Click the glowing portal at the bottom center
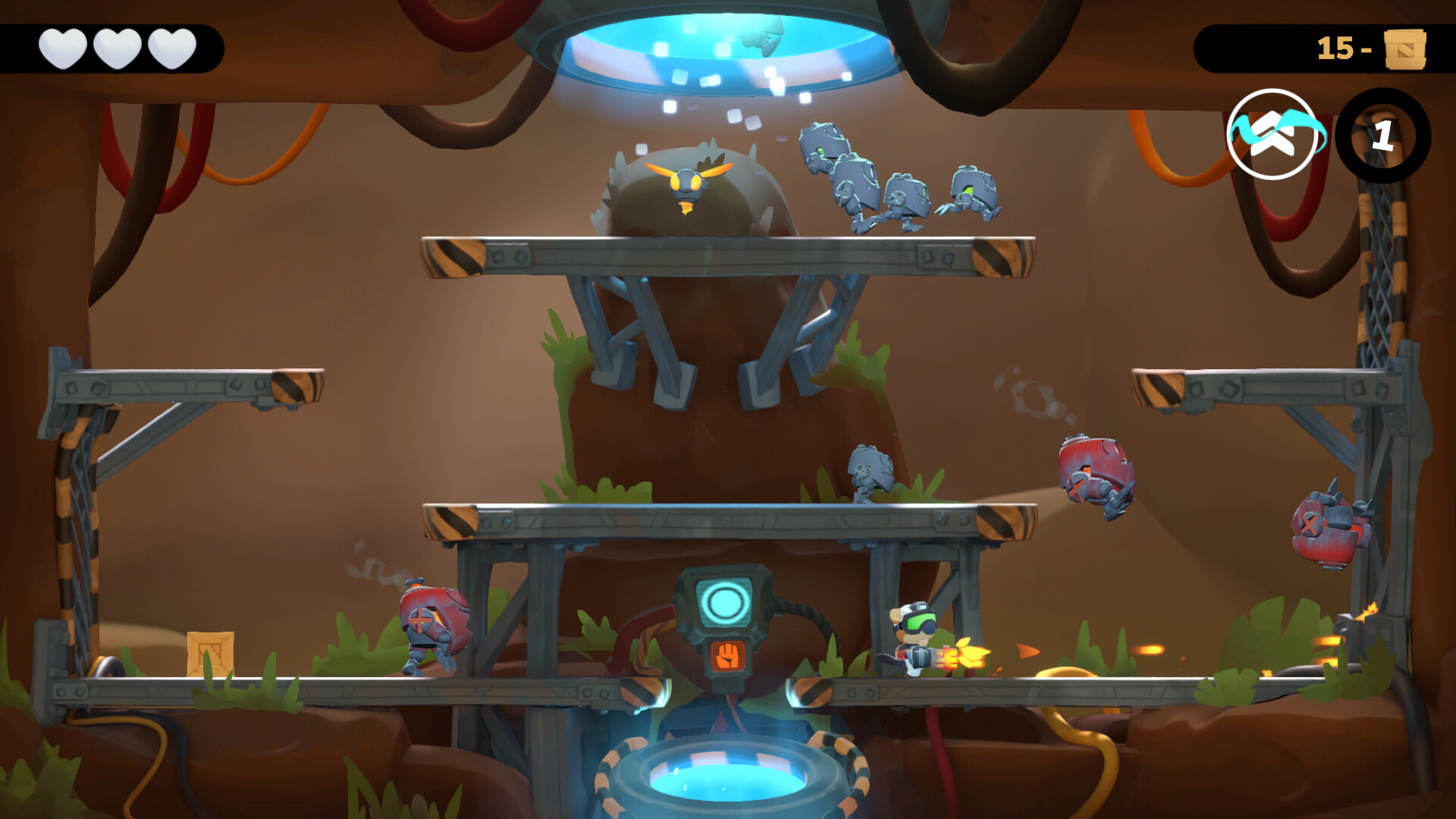1456x819 pixels. click(728, 781)
